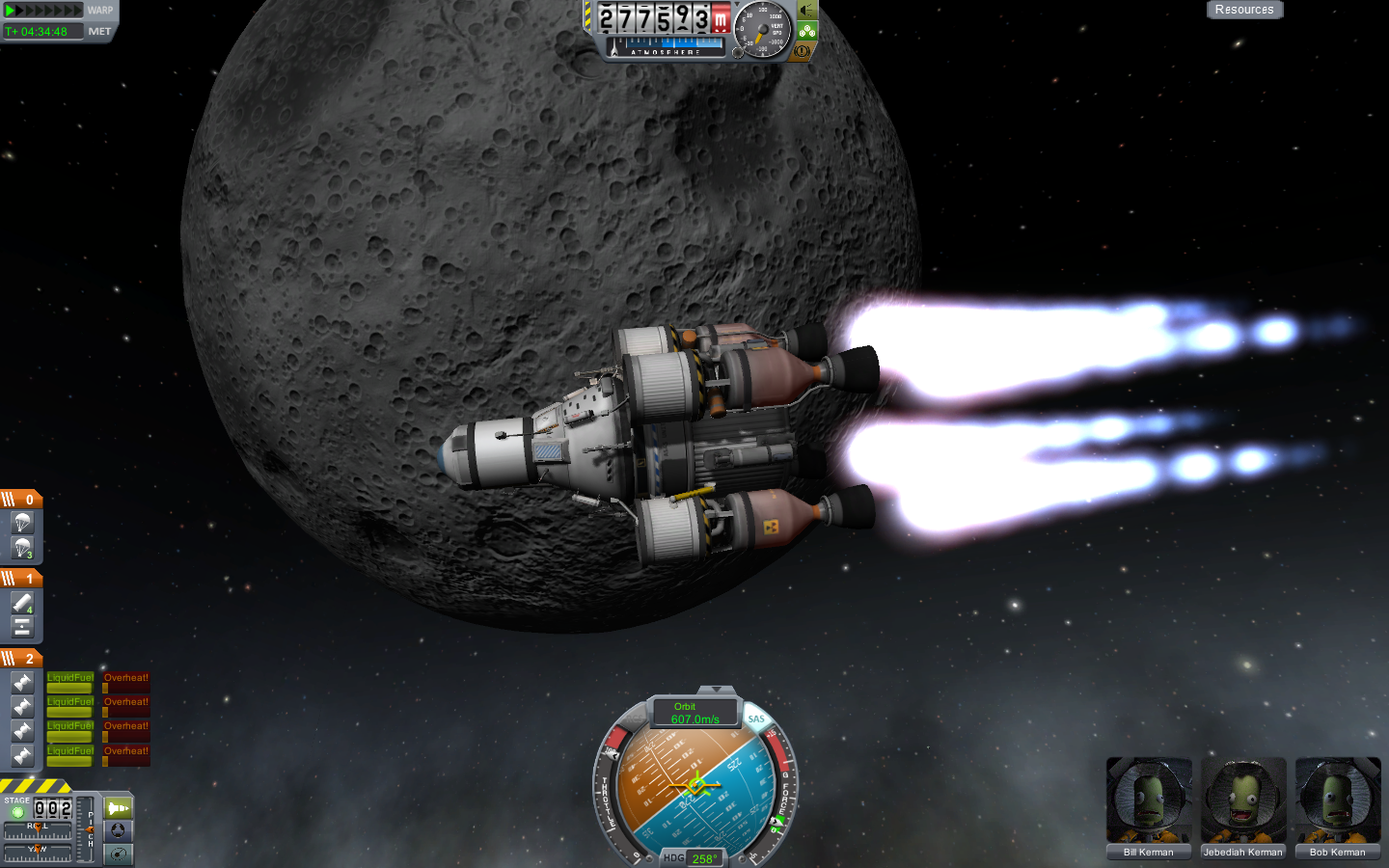Select the parachute icon marked 3

pos(23,548)
